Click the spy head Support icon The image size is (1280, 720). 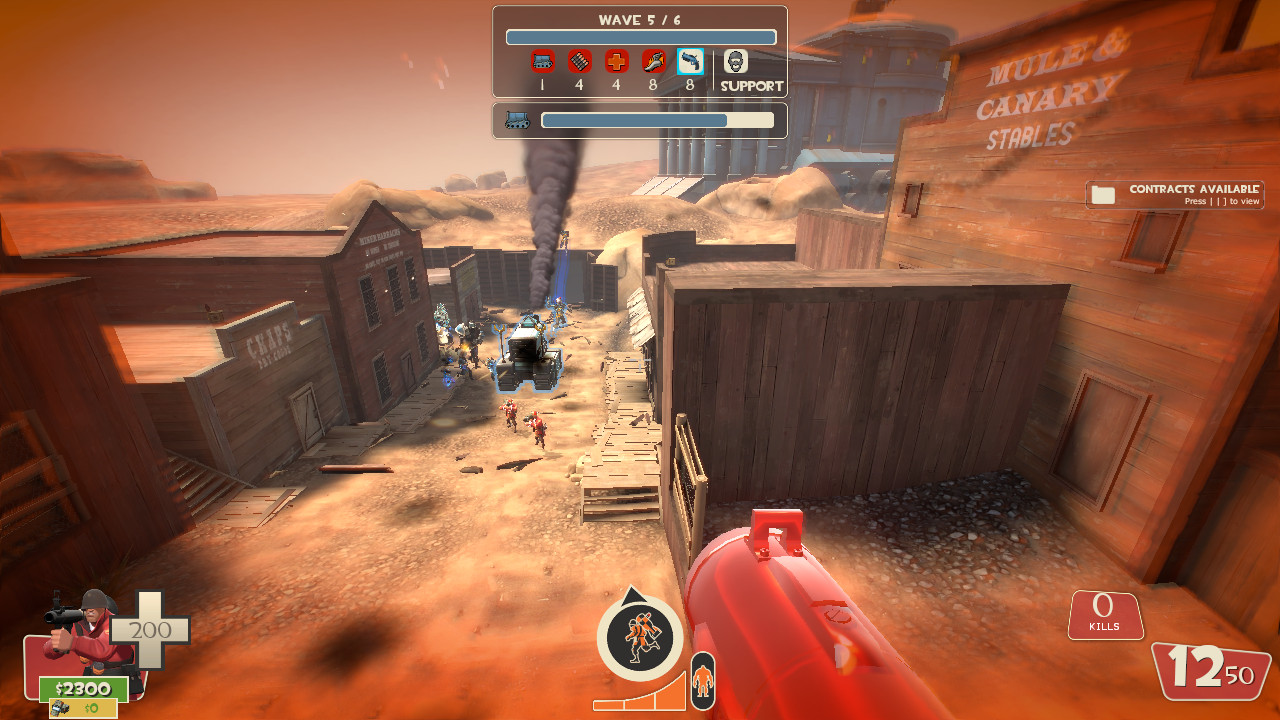coord(736,60)
